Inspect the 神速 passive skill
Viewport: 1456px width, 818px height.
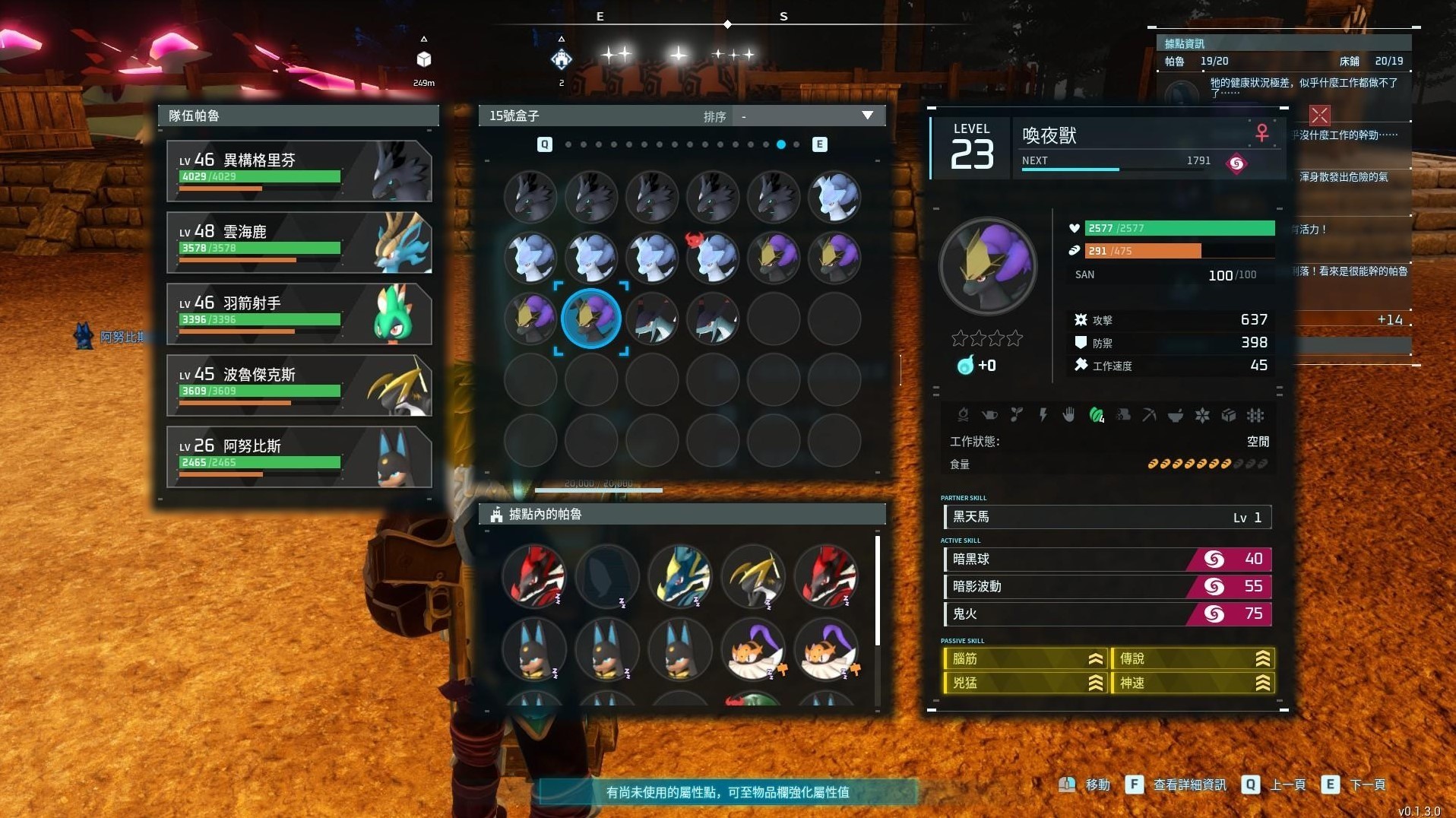click(1192, 683)
